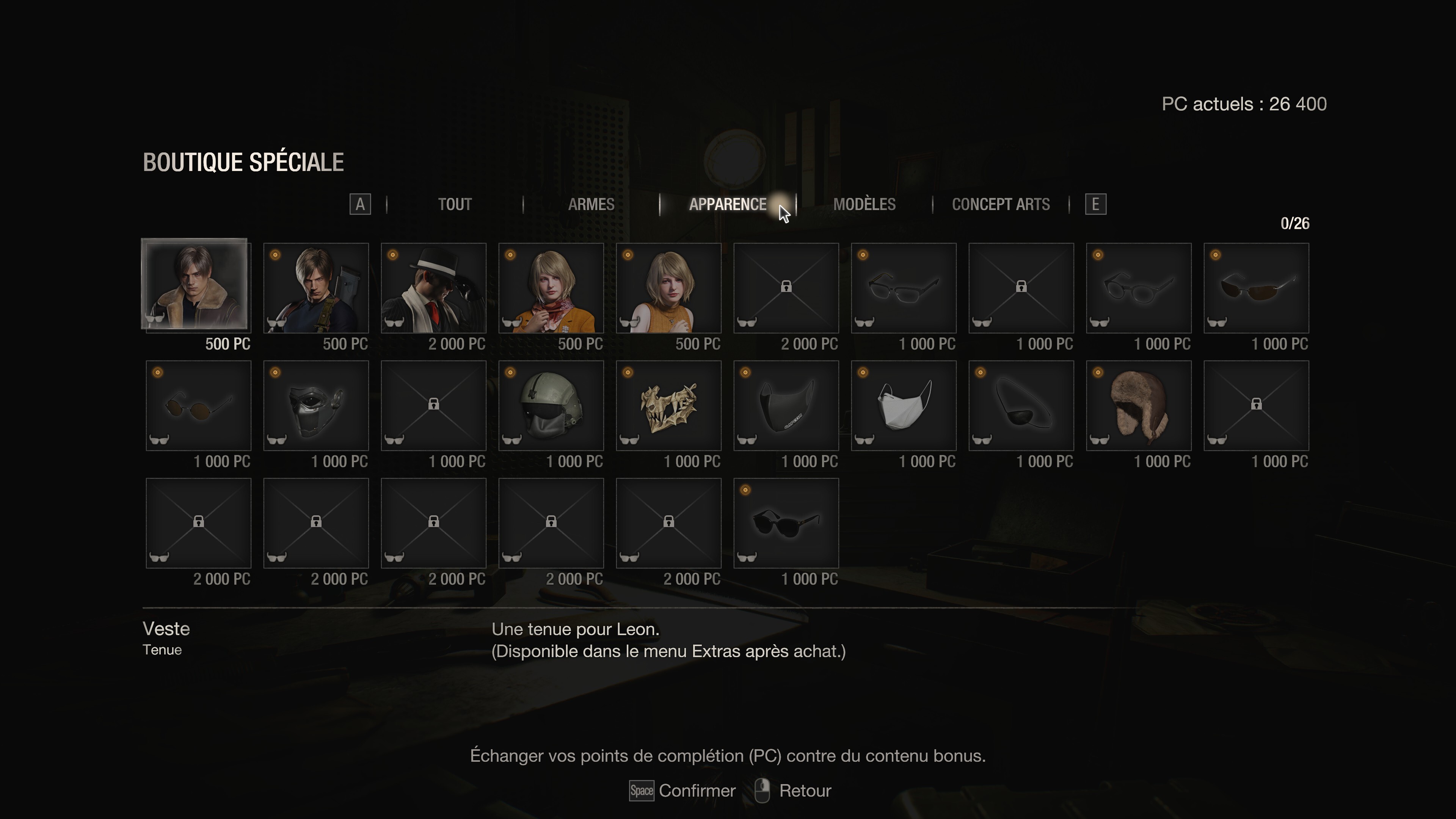Click the Confirmer button
This screenshot has width=1456, height=819.
[x=683, y=790]
